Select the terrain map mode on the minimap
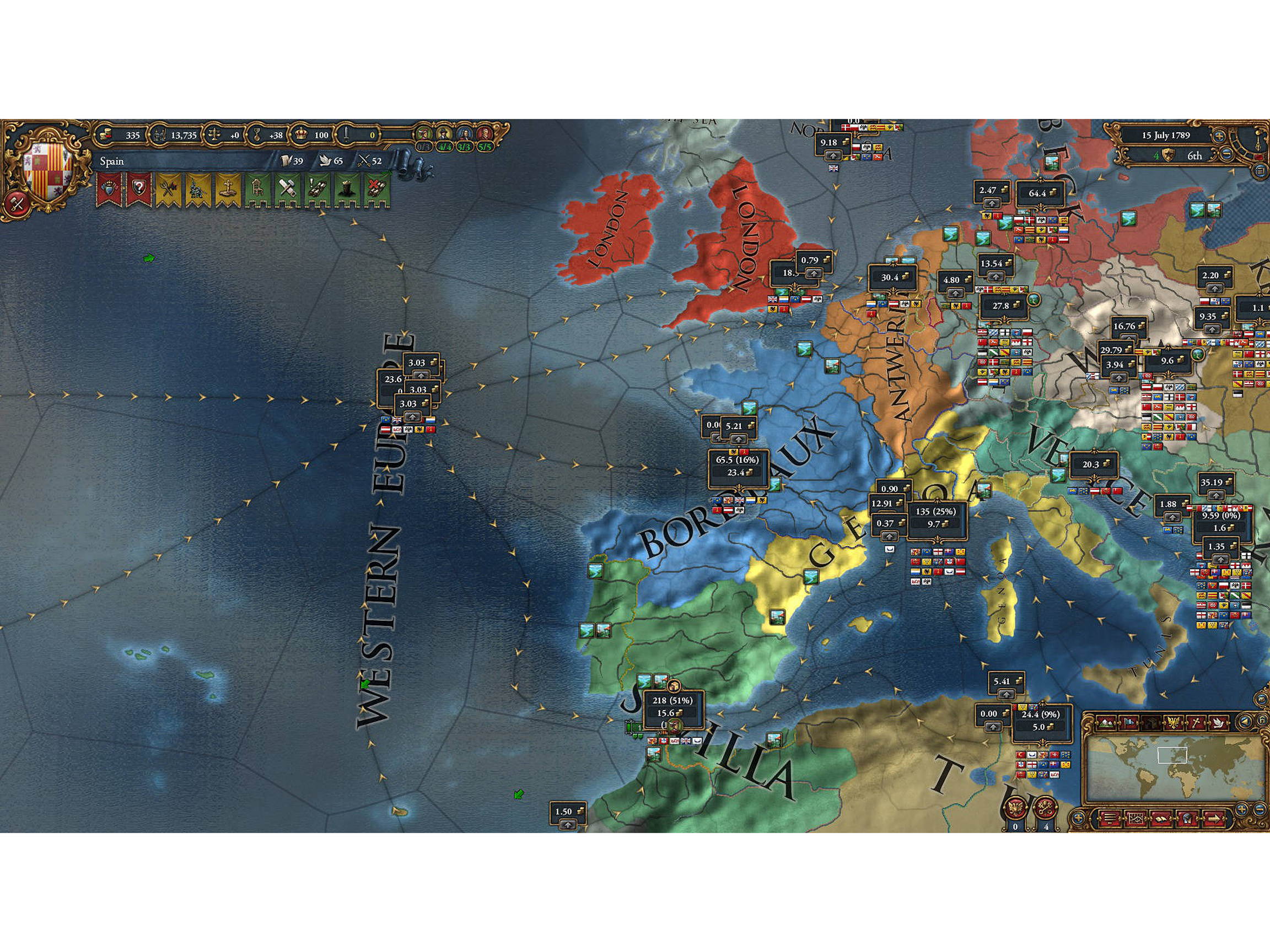This screenshot has height=952, width=1270. pyautogui.click(x=1107, y=723)
